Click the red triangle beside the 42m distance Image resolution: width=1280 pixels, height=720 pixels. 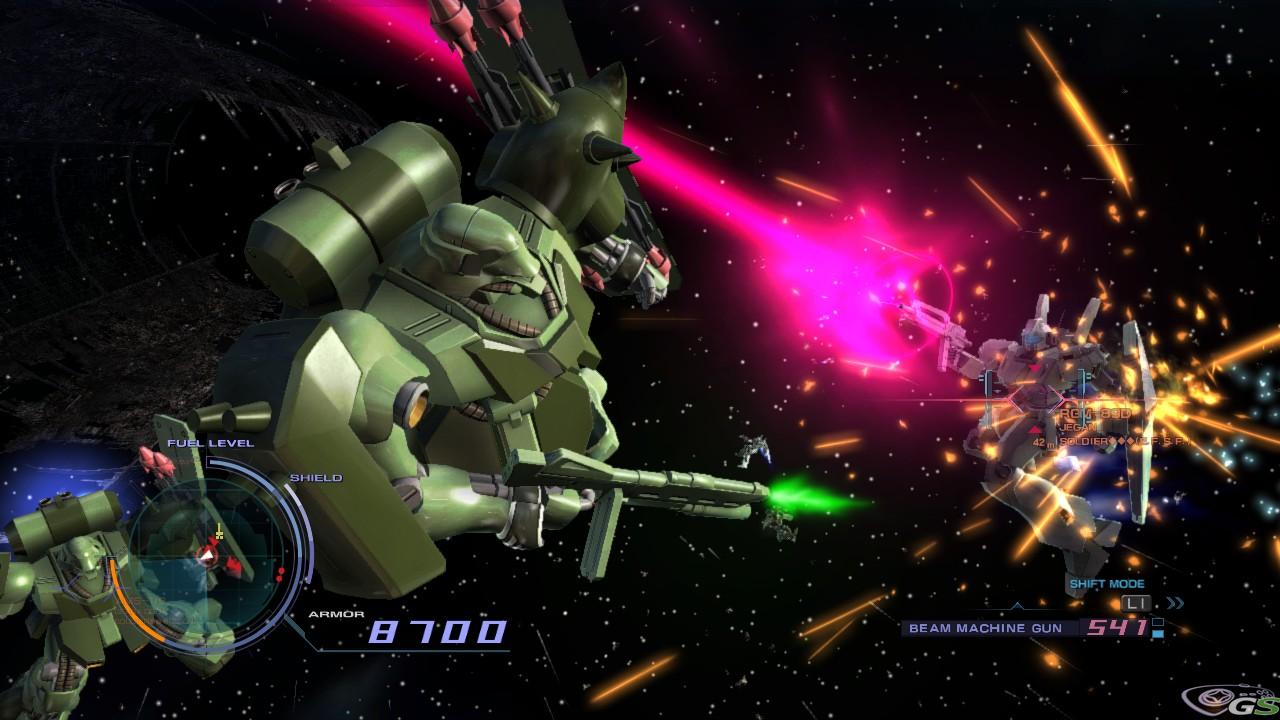click(1034, 430)
